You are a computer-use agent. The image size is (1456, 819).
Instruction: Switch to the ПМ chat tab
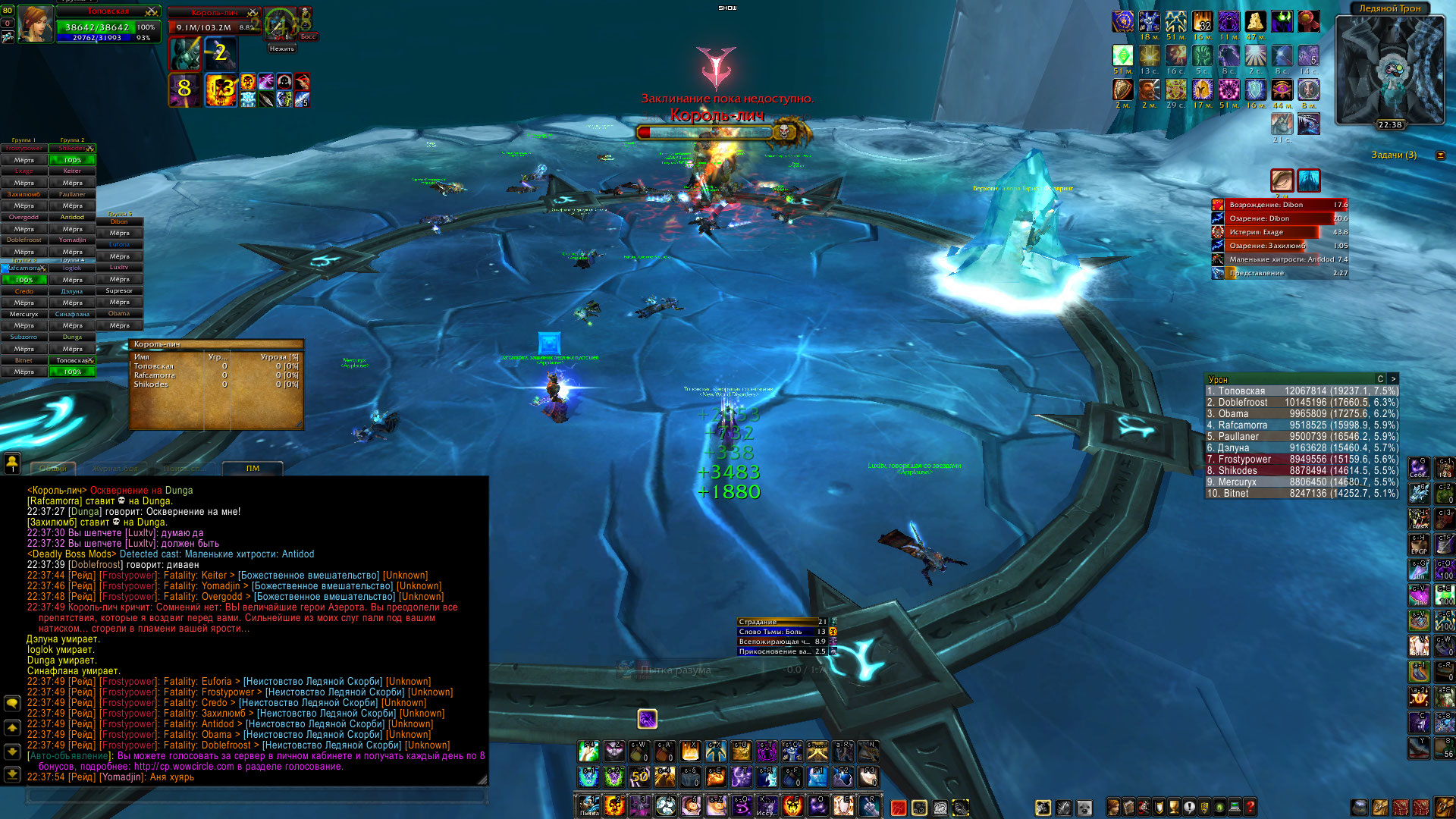click(253, 469)
